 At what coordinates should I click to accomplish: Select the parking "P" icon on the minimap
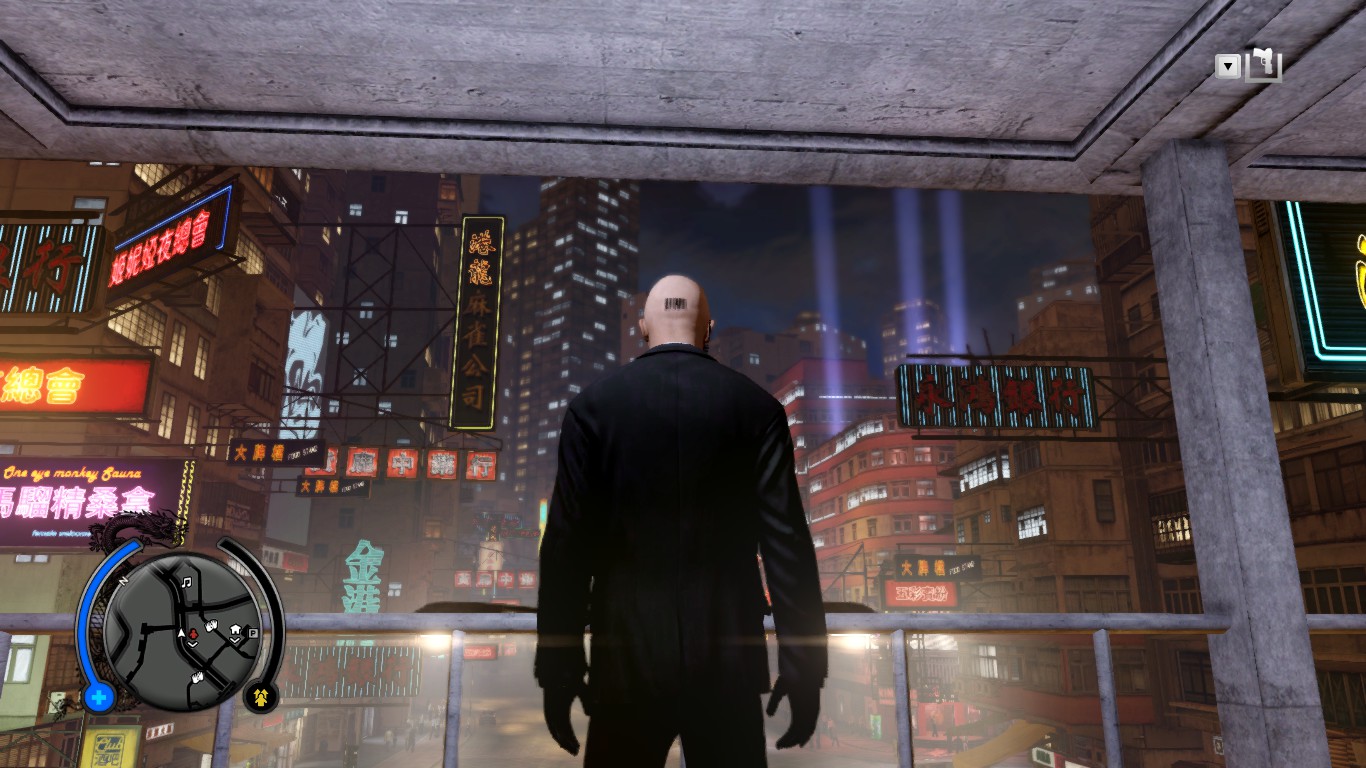click(252, 633)
